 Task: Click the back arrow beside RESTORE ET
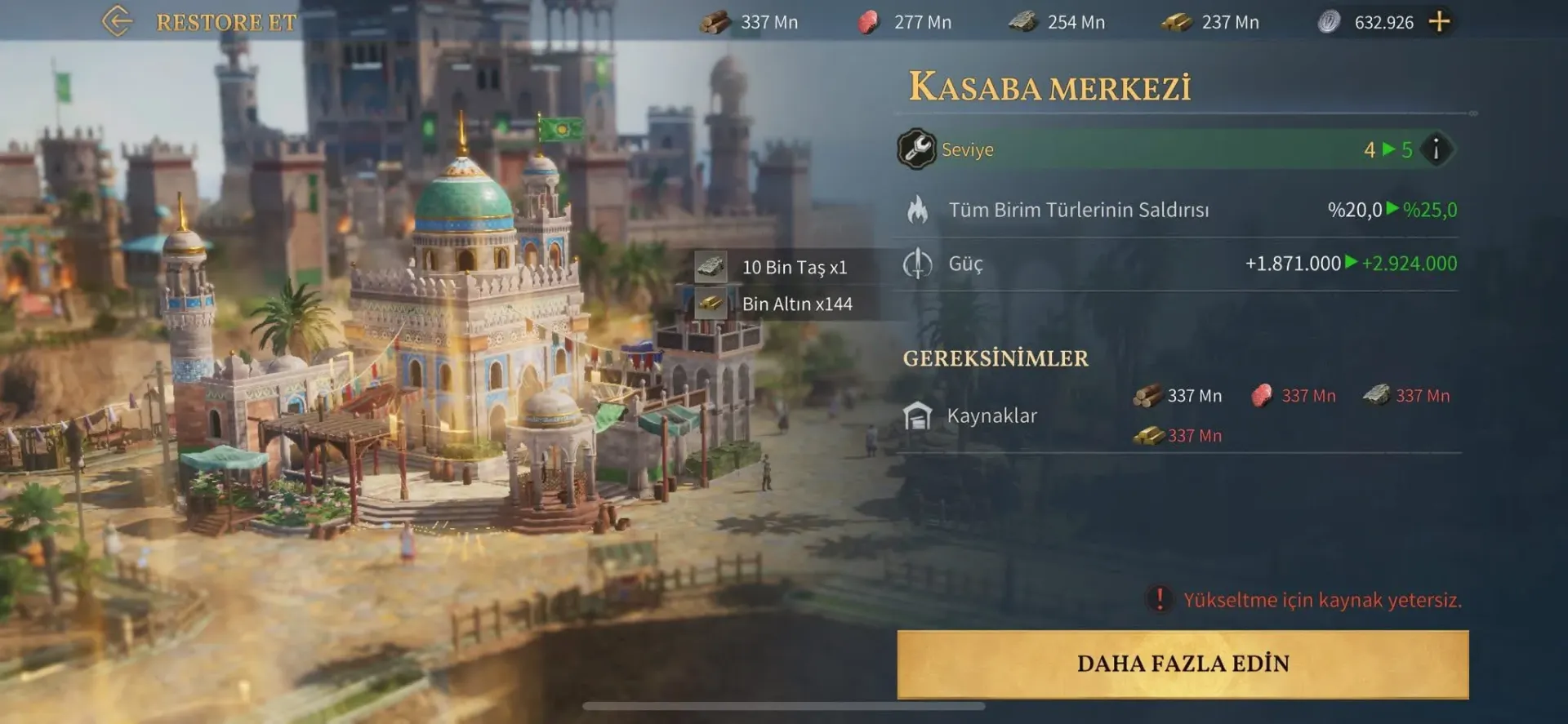118,20
